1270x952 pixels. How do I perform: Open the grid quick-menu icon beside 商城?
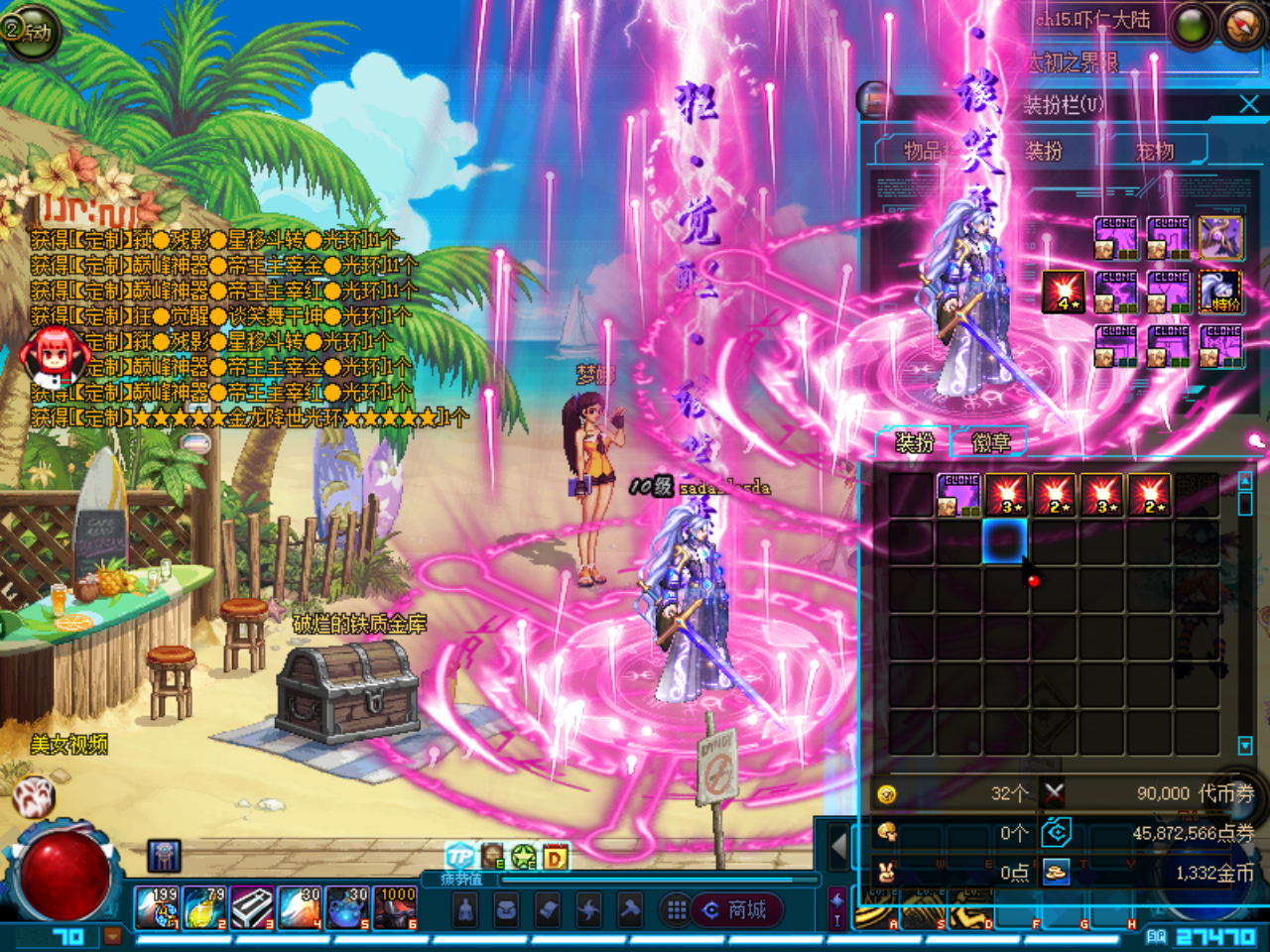click(677, 907)
